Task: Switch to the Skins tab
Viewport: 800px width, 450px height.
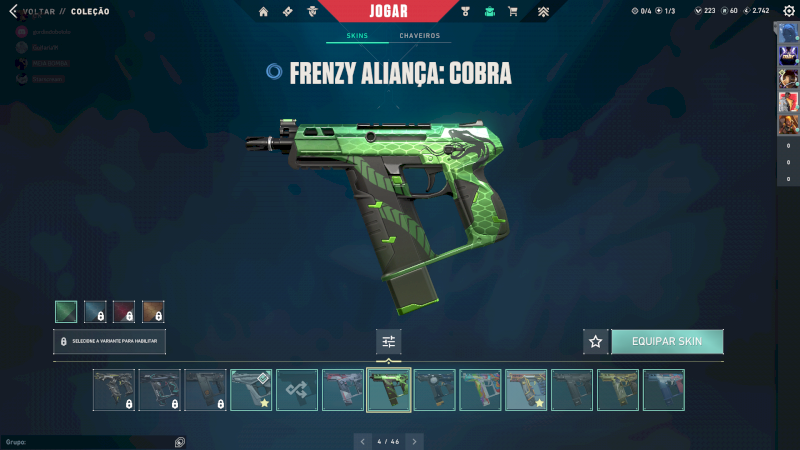Action: (357, 36)
